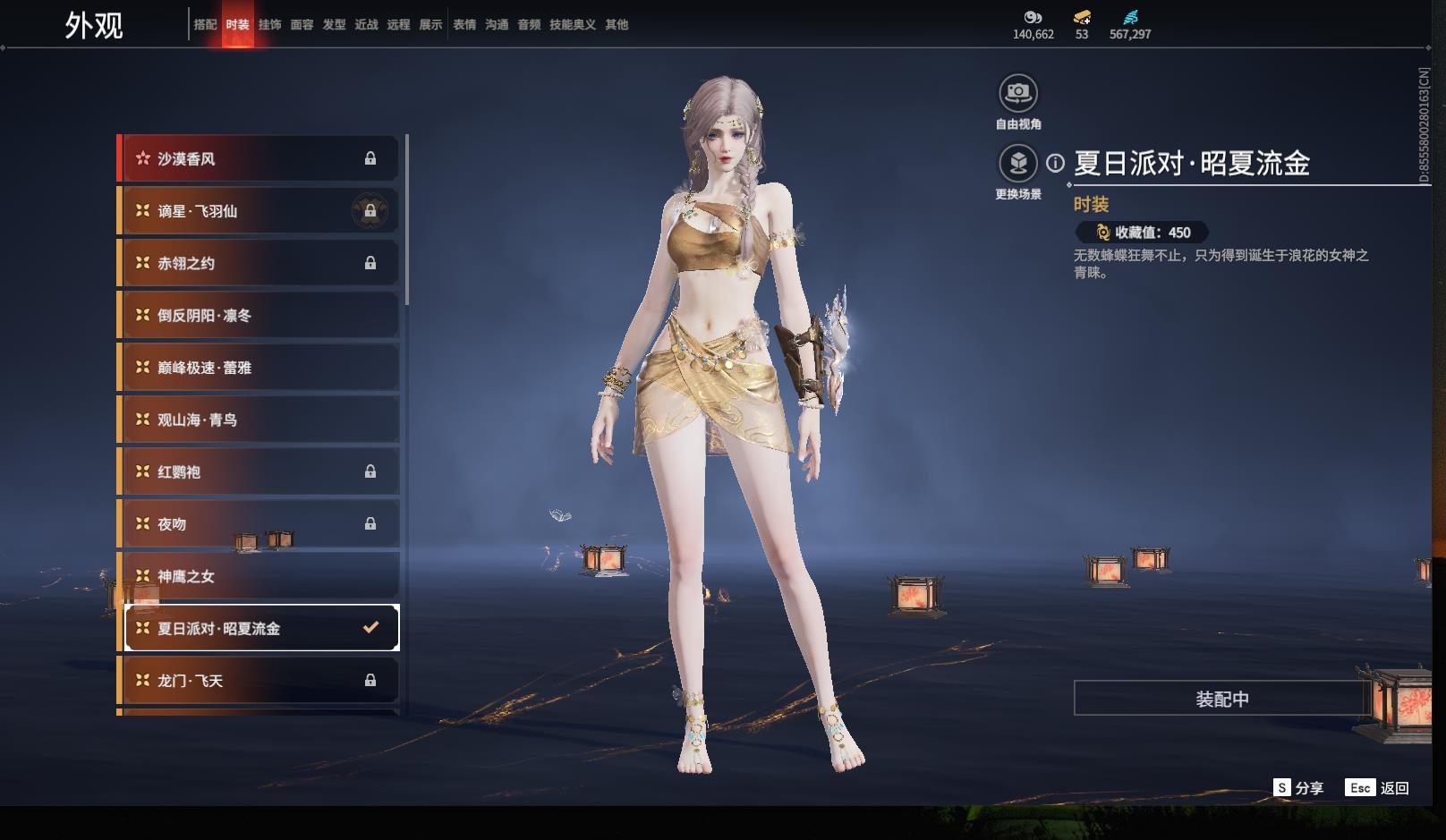The image size is (1446, 840).
Task: Preview the 赤翎之约 outfit
Action: coord(259,263)
